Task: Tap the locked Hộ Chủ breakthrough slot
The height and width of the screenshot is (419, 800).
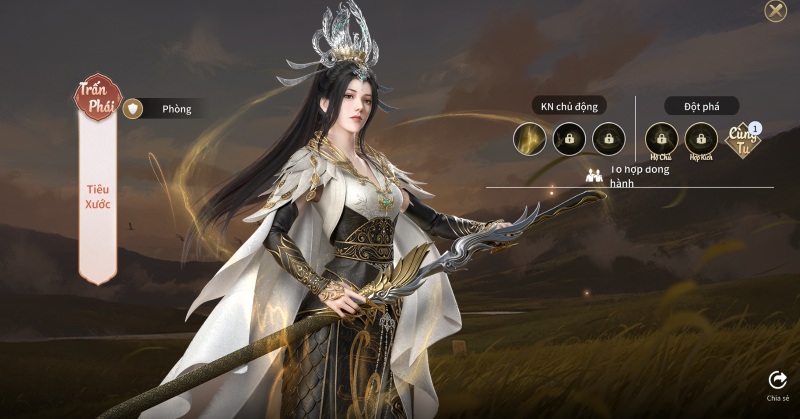Action: [x=661, y=138]
